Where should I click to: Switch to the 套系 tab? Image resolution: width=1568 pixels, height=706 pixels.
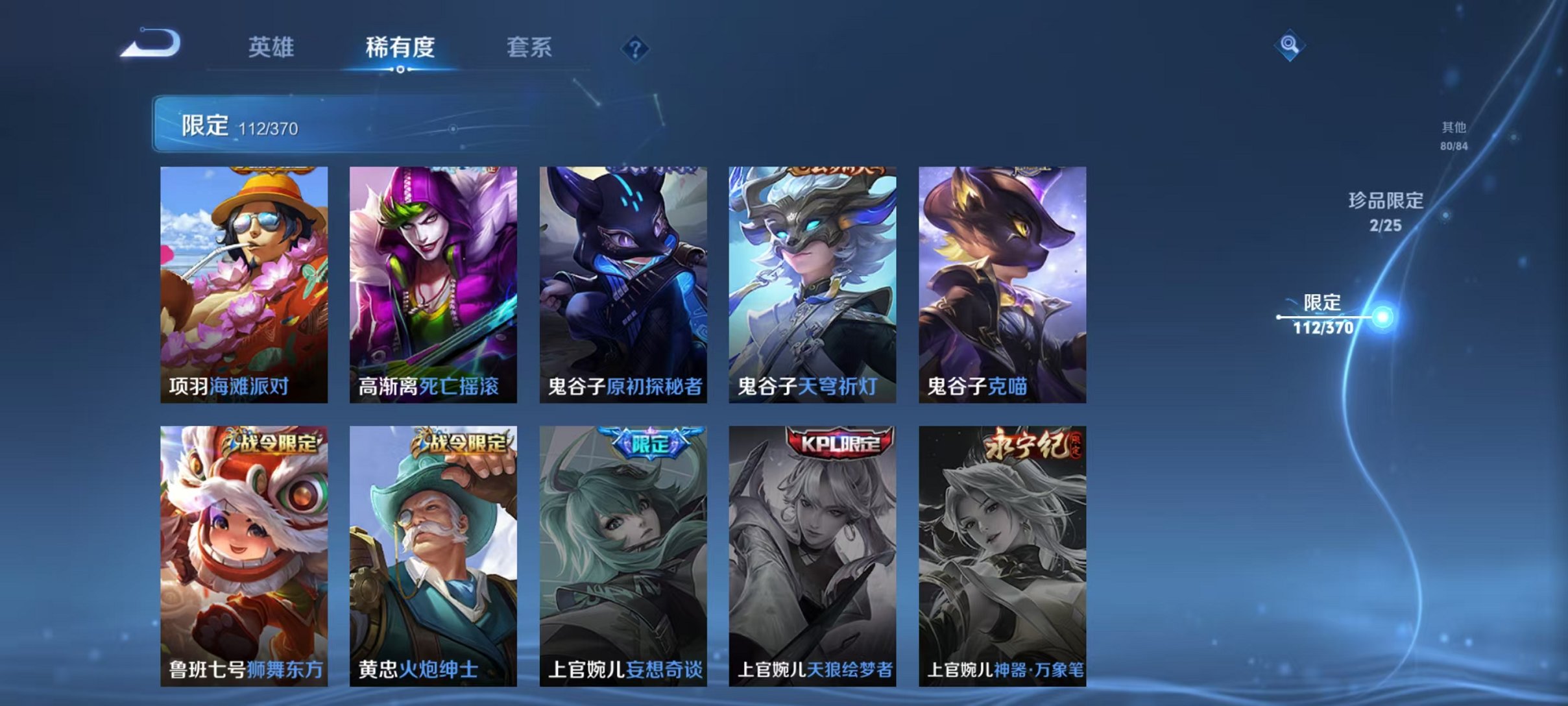point(530,47)
